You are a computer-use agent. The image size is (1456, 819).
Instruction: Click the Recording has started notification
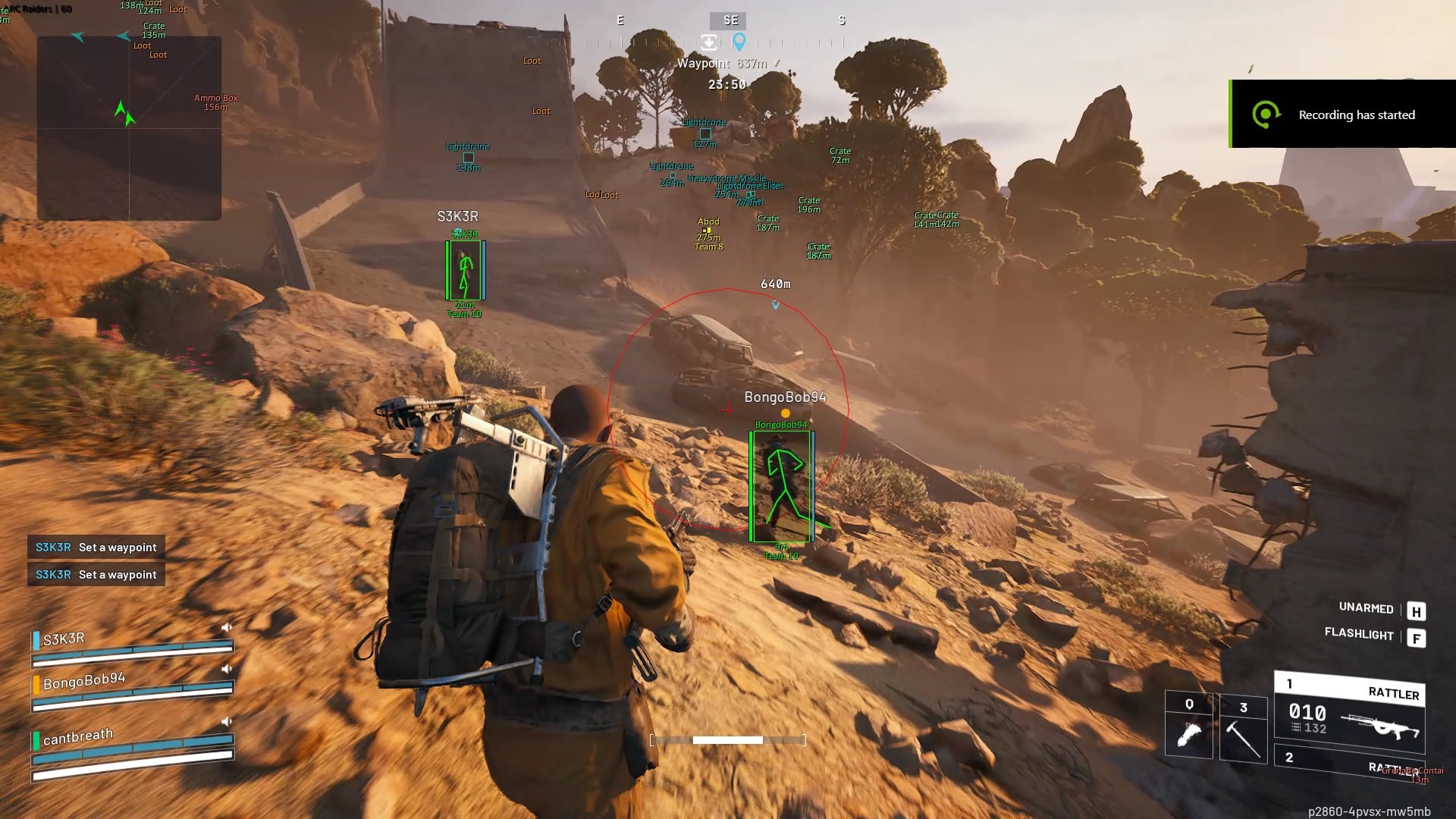[x=1357, y=115]
